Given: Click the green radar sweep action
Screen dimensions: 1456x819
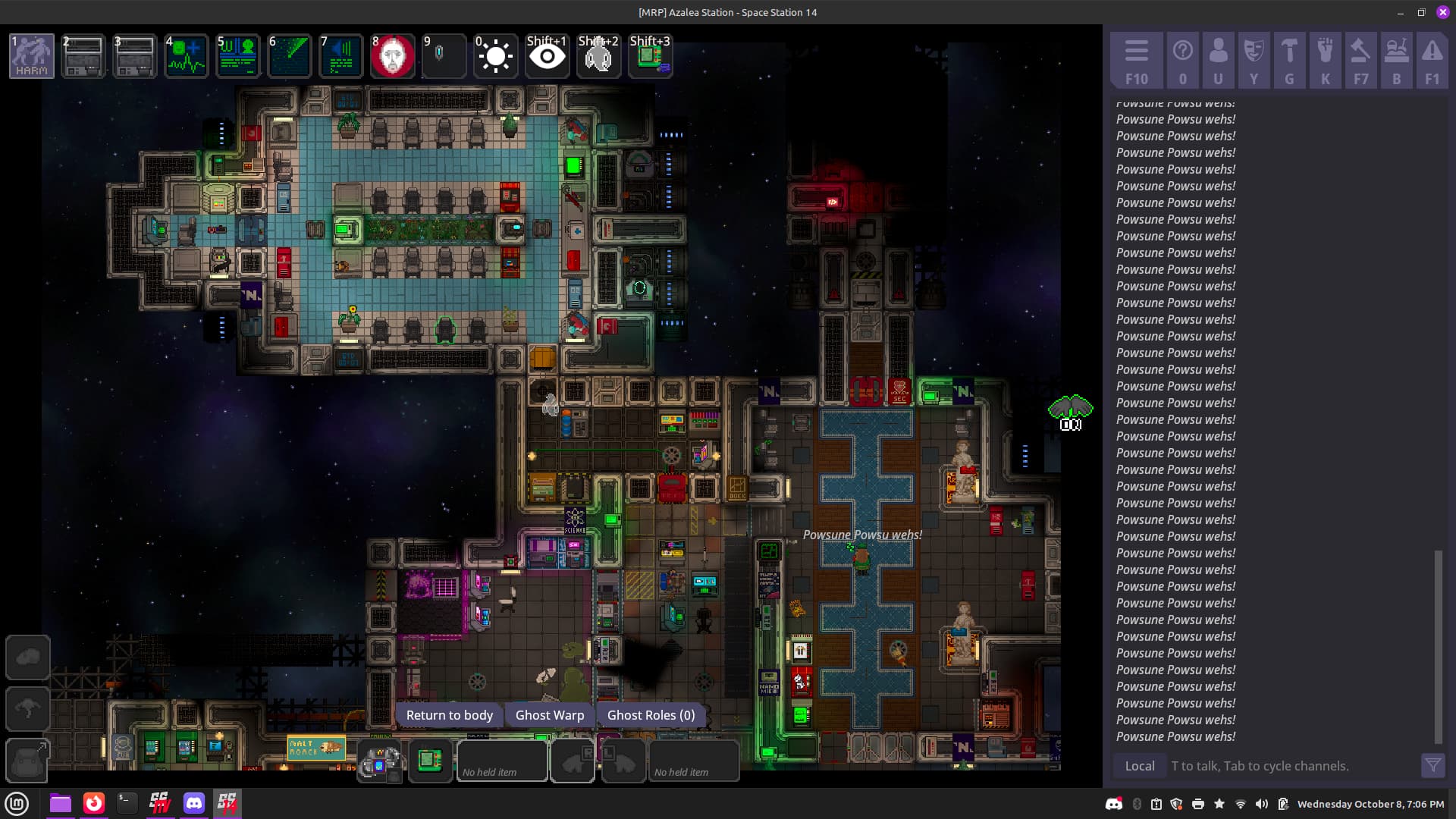Looking at the screenshot, I should click(289, 56).
